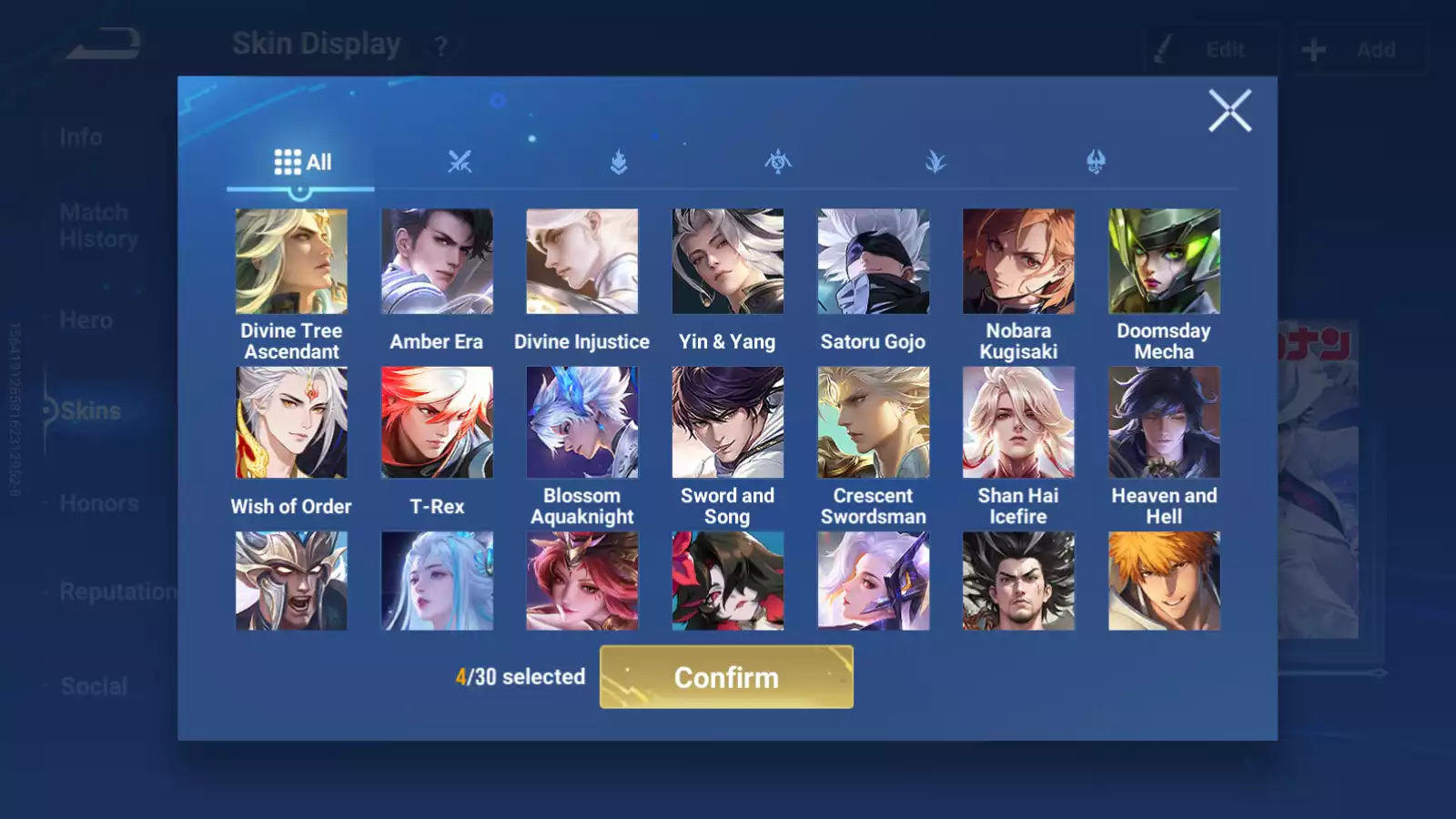Choose the Heaven and Hell skin
The width and height of the screenshot is (1456, 819).
click(1164, 422)
